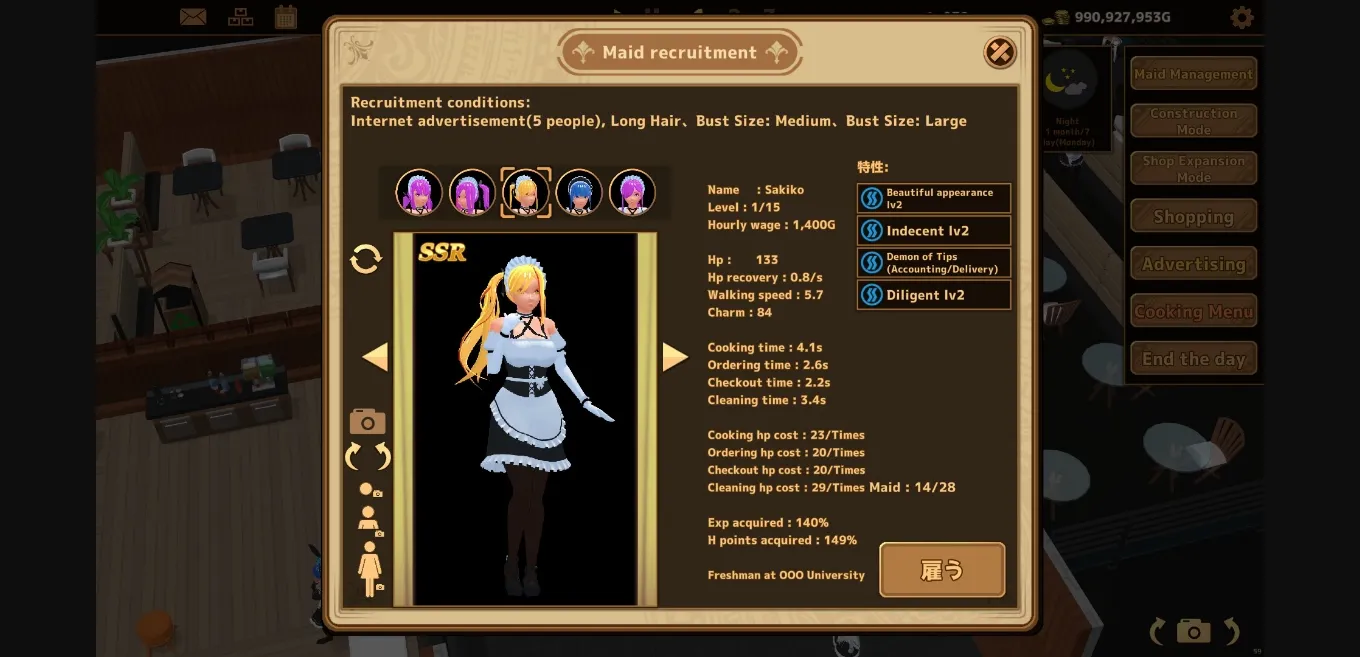Select the Diligent lv2 trait entry
Viewport: 1360px width, 657px height.
click(x=934, y=295)
